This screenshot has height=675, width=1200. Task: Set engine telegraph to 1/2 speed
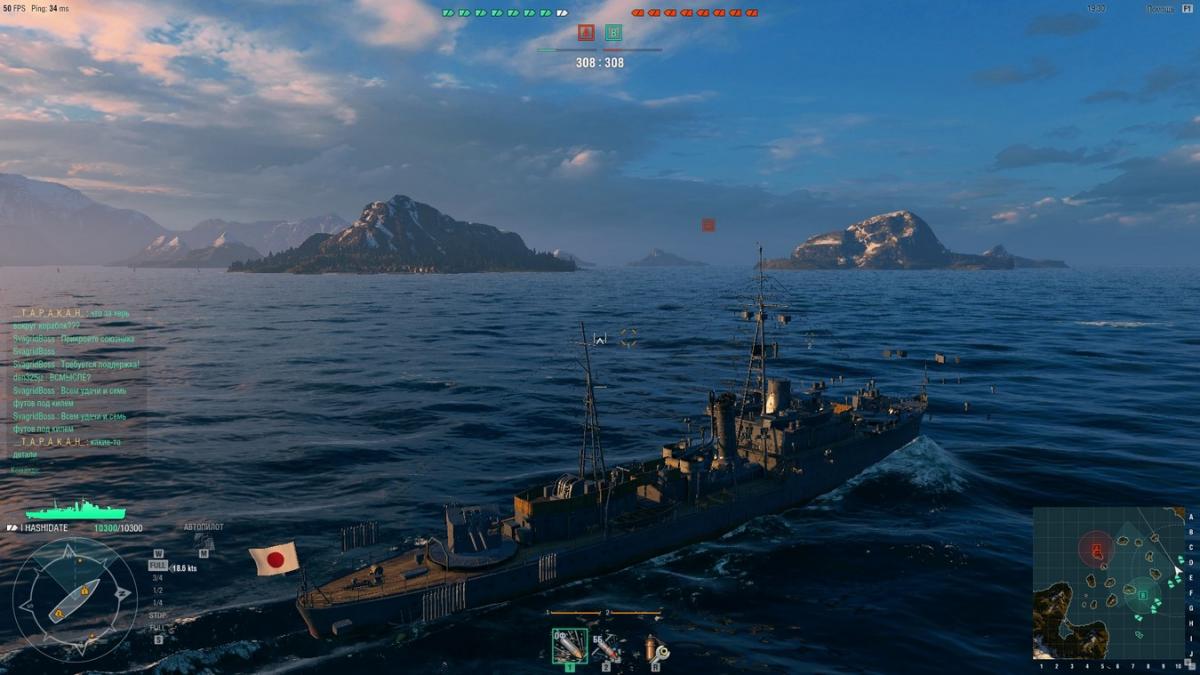click(157, 590)
